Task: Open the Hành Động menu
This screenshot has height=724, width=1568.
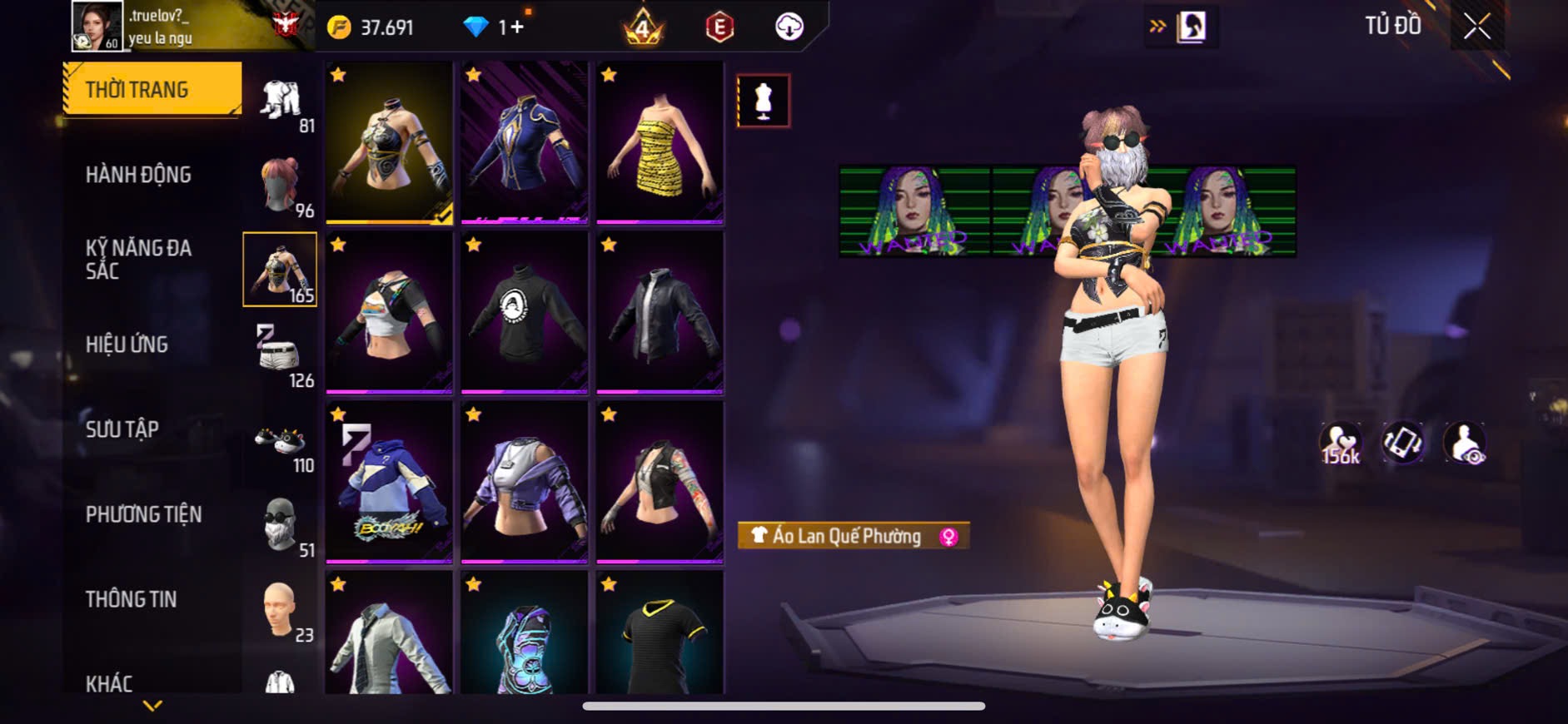Action: coord(139,175)
